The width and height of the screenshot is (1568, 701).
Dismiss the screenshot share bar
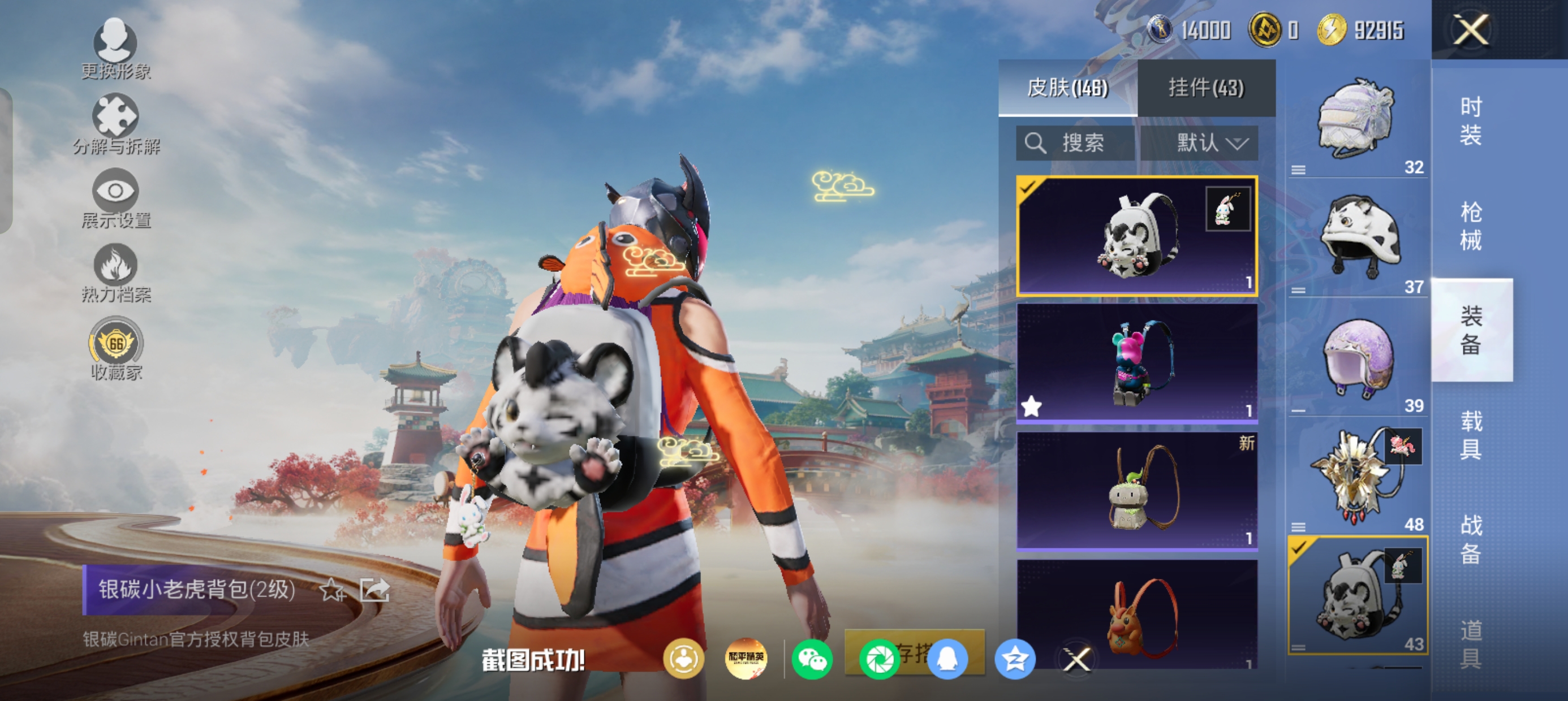pyautogui.click(x=1077, y=659)
